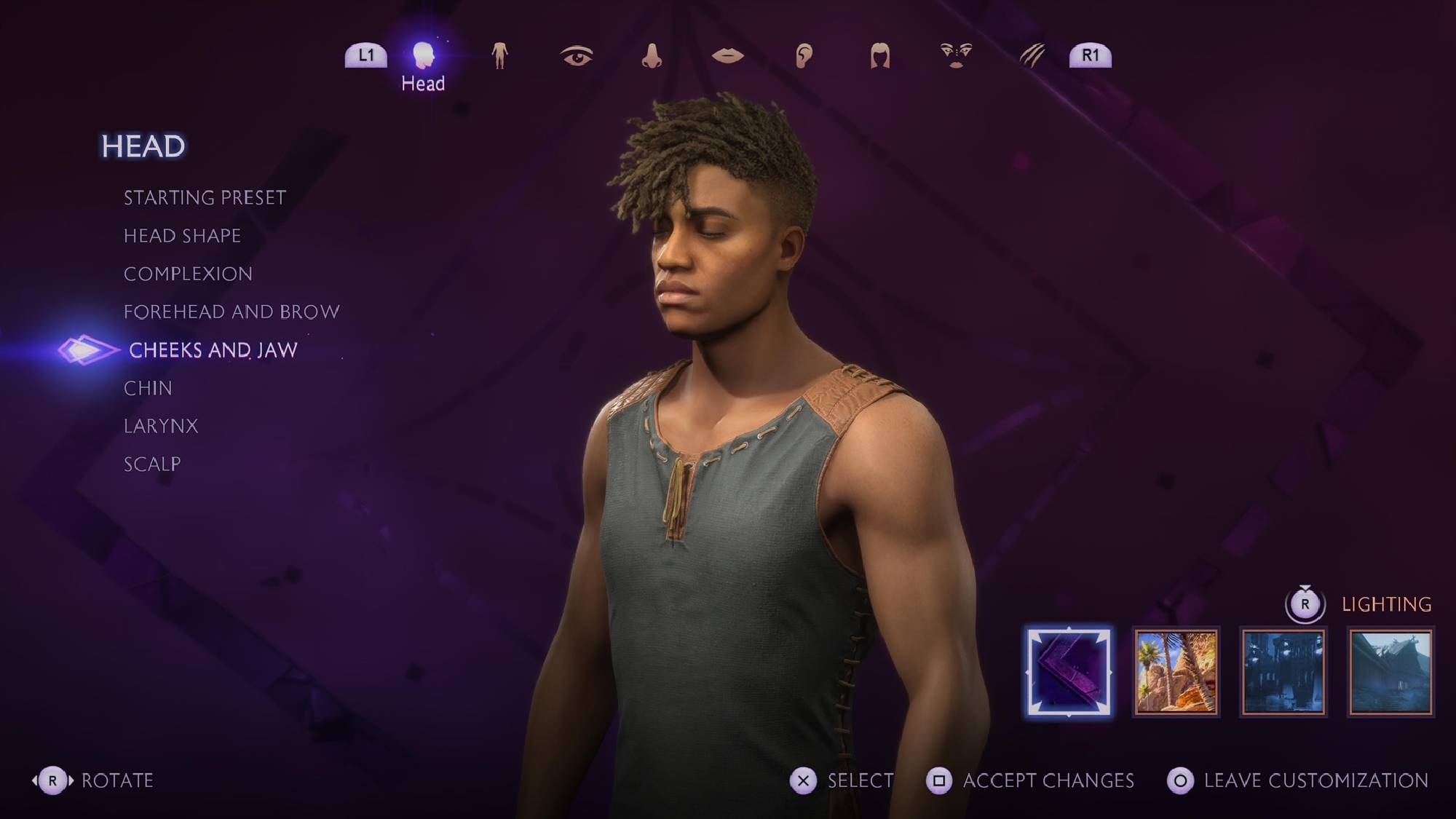Choose the Complexion entry
The width and height of the screenshot is (1456, 819).
click(188, 274)
